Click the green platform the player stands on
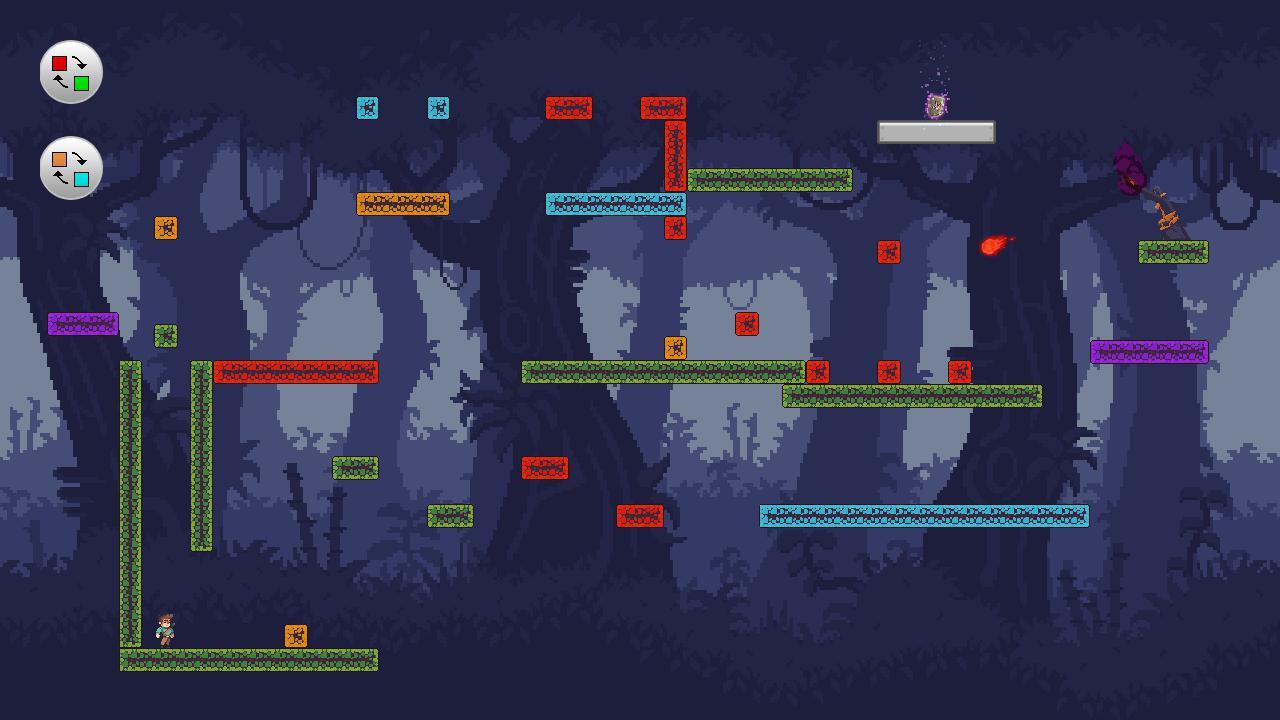The height and width of the screenshot is (720, 1280). [248, 660]
